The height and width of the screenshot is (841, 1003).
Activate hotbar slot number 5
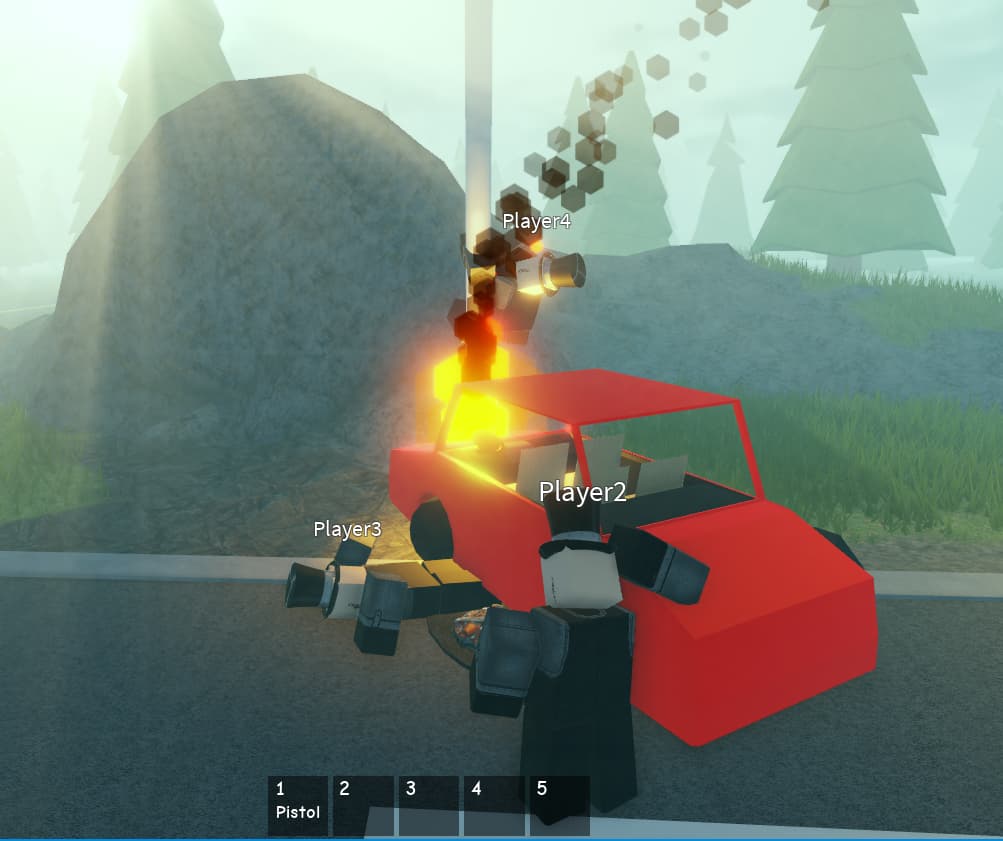[x=559, y=805]
